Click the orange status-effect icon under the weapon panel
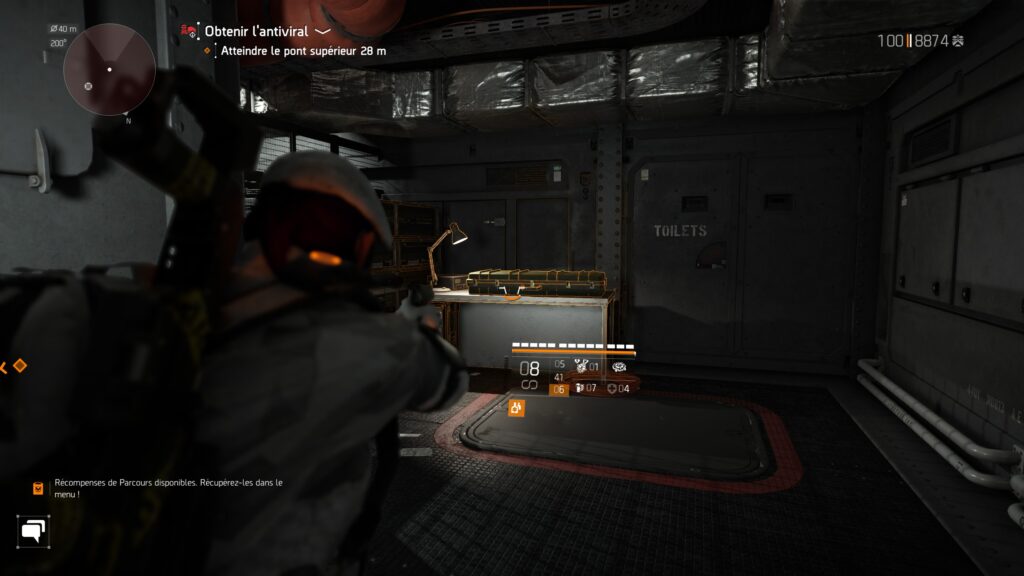 517,407
